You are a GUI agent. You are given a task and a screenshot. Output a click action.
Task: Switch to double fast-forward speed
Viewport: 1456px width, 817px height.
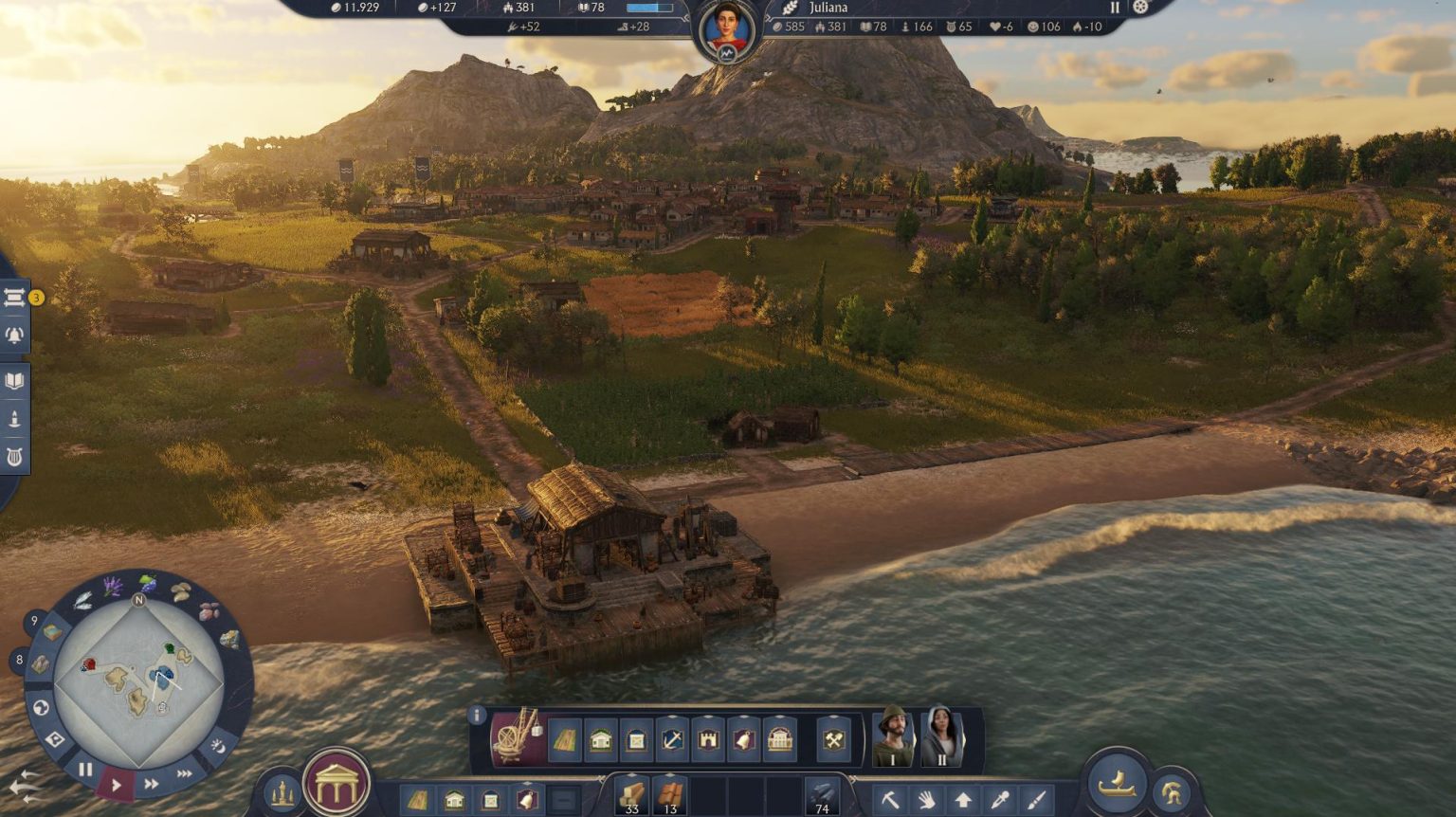(x=151, y=784)
